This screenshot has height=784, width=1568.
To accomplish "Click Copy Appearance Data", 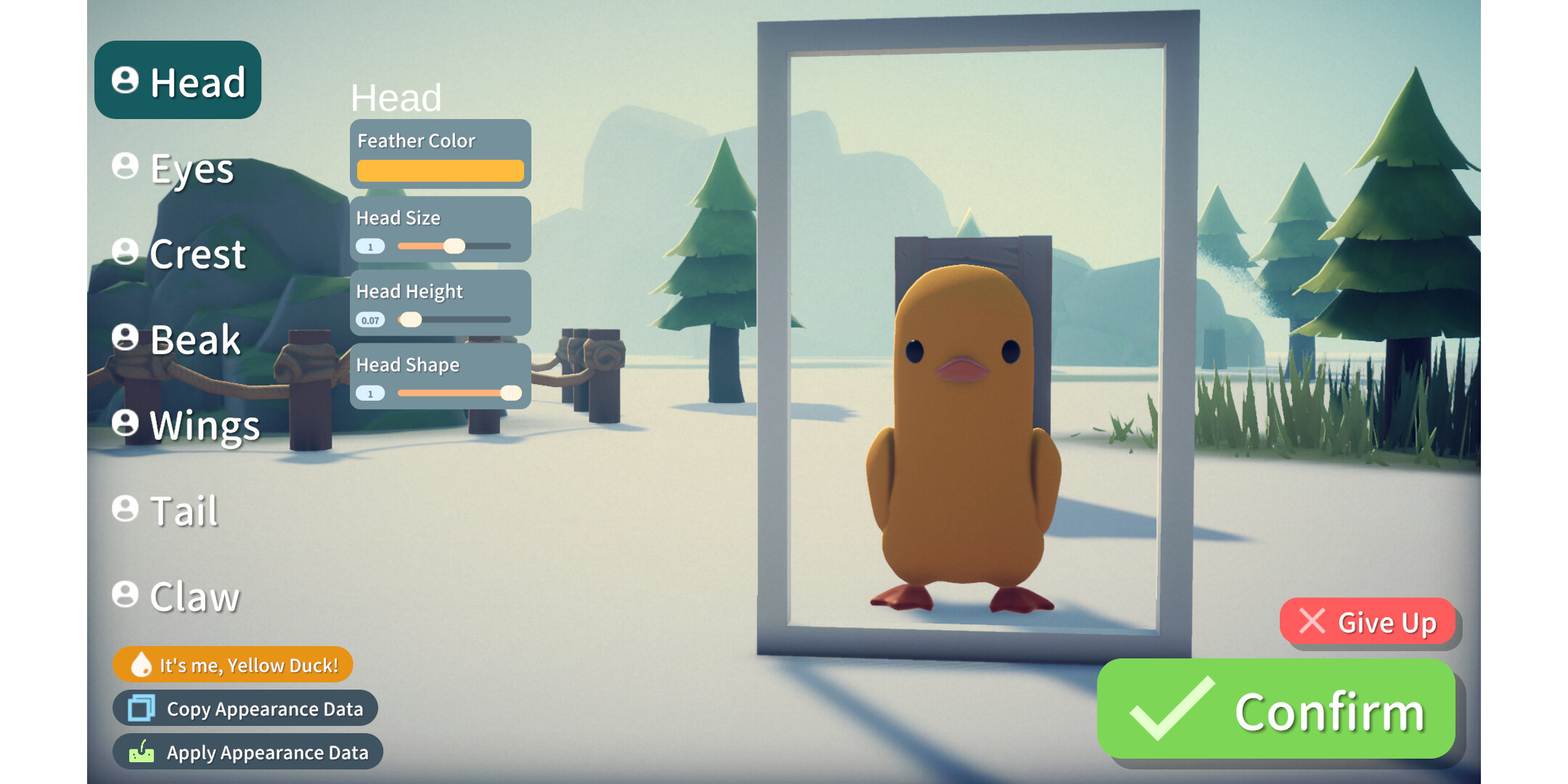I will click(245, 709).
